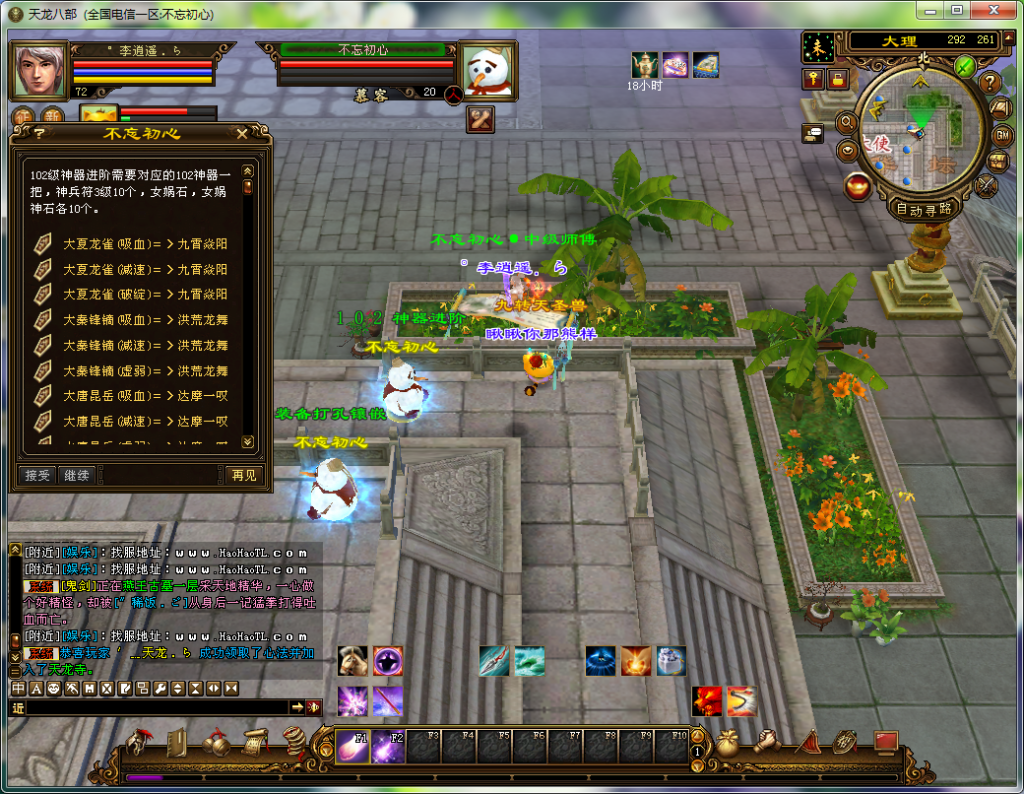Close the 不忘初心 dialogue window
The image size is (1024, 794).
pos(242,133)
